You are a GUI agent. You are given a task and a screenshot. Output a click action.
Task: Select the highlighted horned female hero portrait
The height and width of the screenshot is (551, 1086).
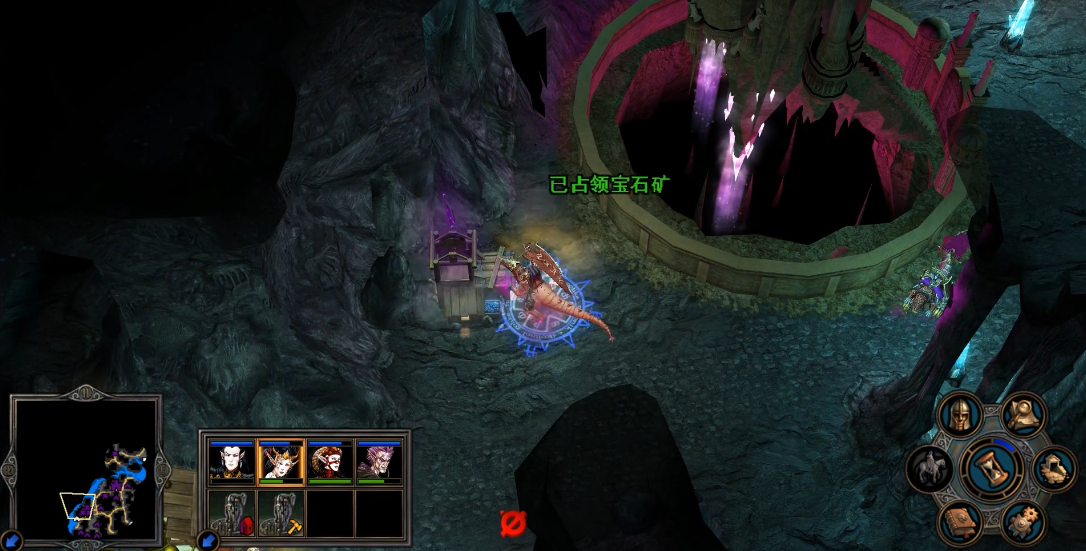click(281, 462)
